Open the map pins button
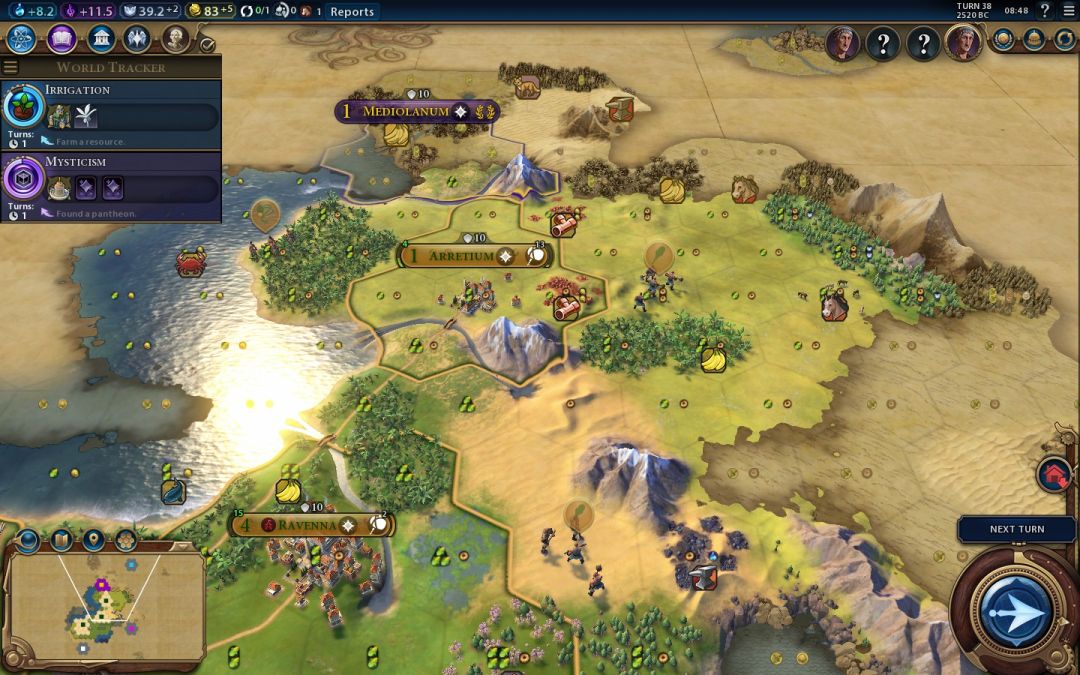Image resolution: width=1080 pixels, height=675 pixels. pos(93,541)
